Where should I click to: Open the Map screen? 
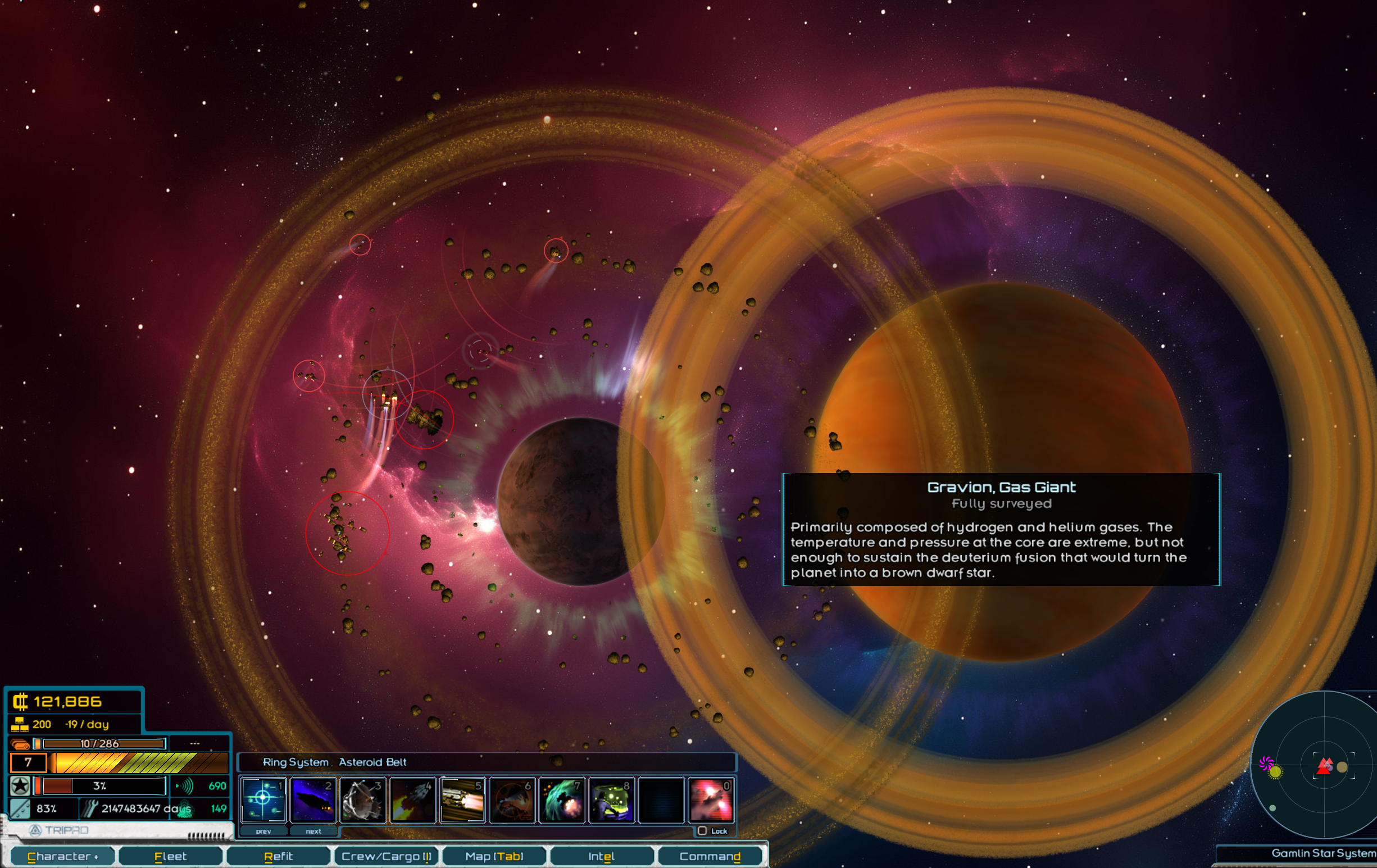pyautogui.click(x=494, y=856)
